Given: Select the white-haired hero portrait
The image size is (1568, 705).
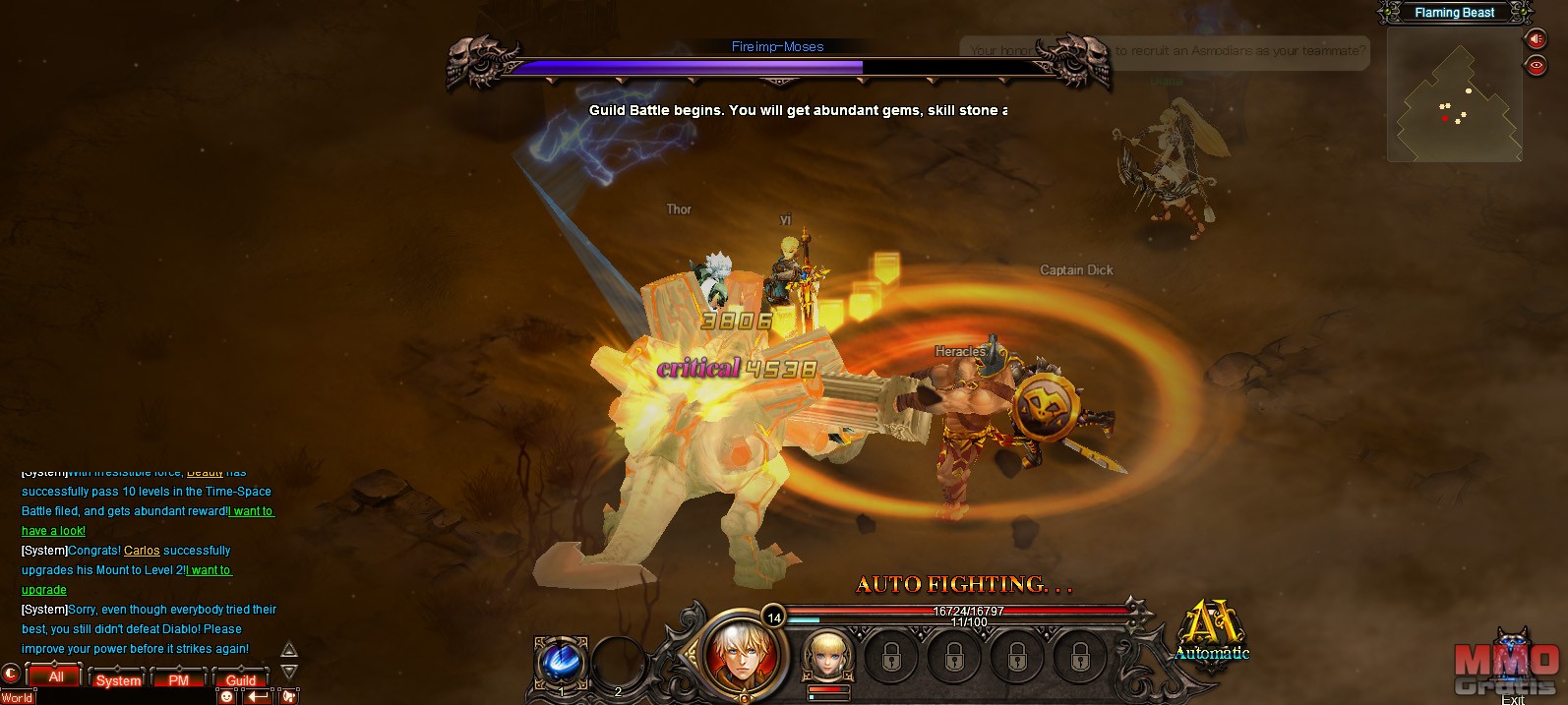Looking at the screenshot, I should (742, 653).
